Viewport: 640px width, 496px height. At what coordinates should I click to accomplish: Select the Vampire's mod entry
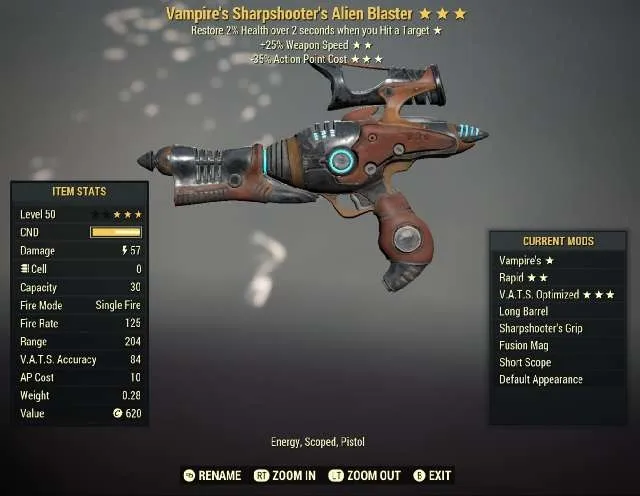pos(526,260)
